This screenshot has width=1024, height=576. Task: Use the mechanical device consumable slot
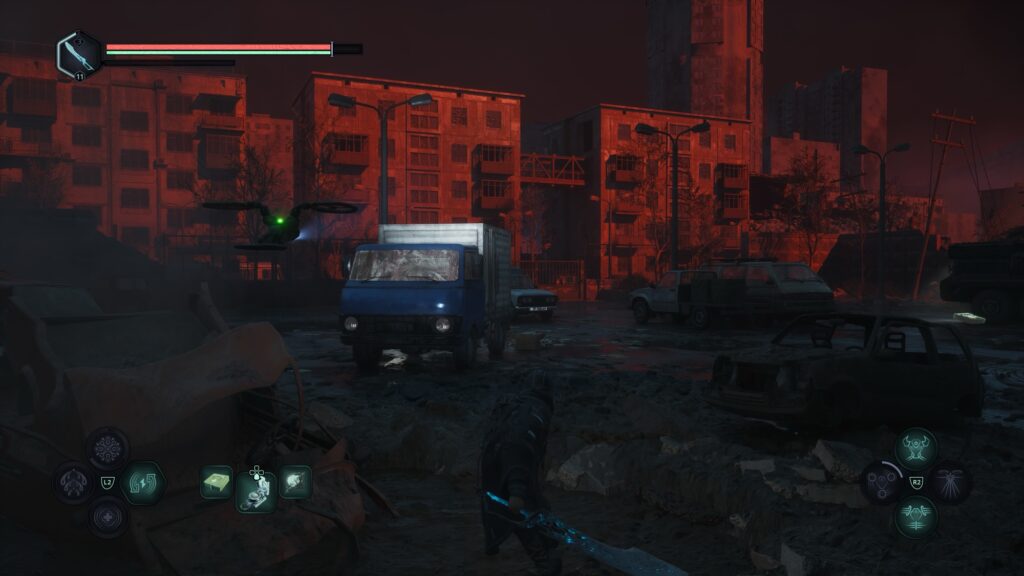pos(256,489)
